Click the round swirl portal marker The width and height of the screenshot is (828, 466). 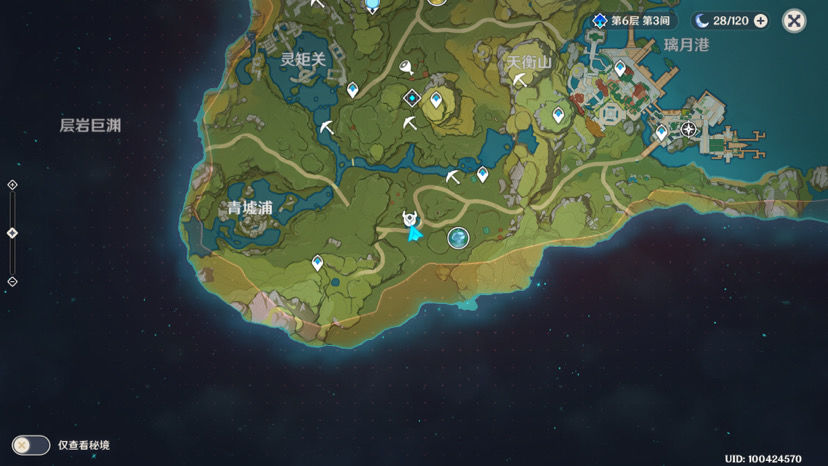click(x=458, y=237)
